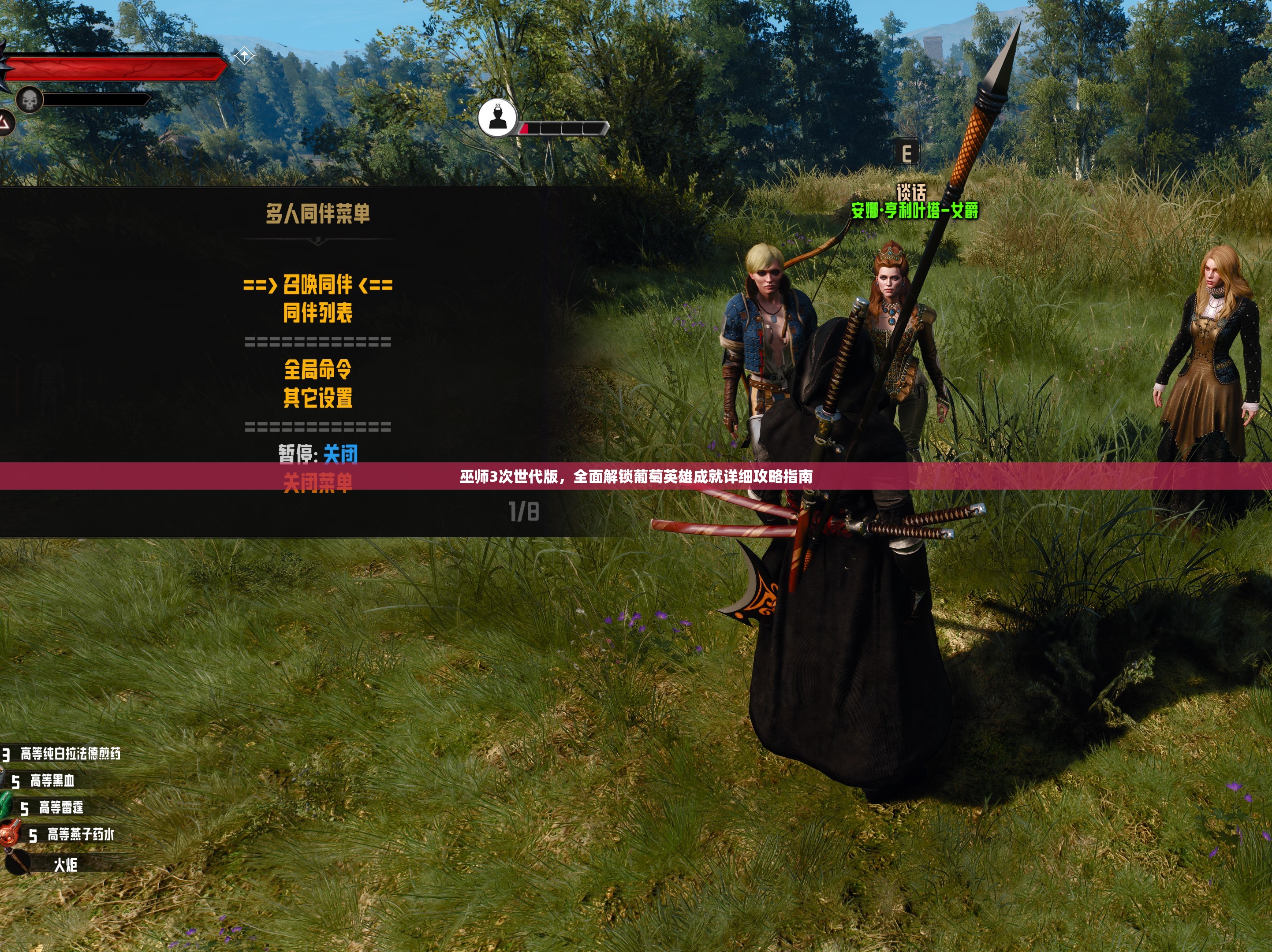Enable pause by clicking 关闭 next to 暂停
1272x952 pixels.
click(341, 455)
